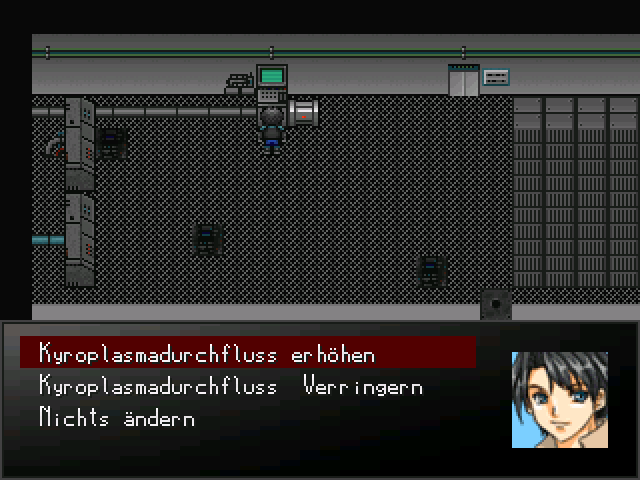Screen dimensions: 640x480
Task: Choose 'Kyroplasmadurchfluss erhöhen' option
Action: tap(207, 353)
